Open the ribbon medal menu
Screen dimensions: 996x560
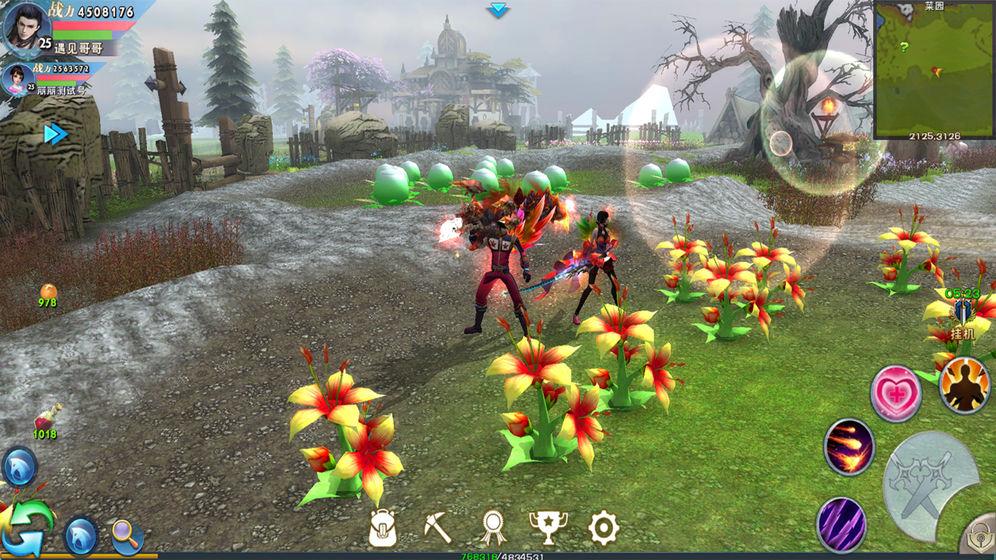[491, 527]
